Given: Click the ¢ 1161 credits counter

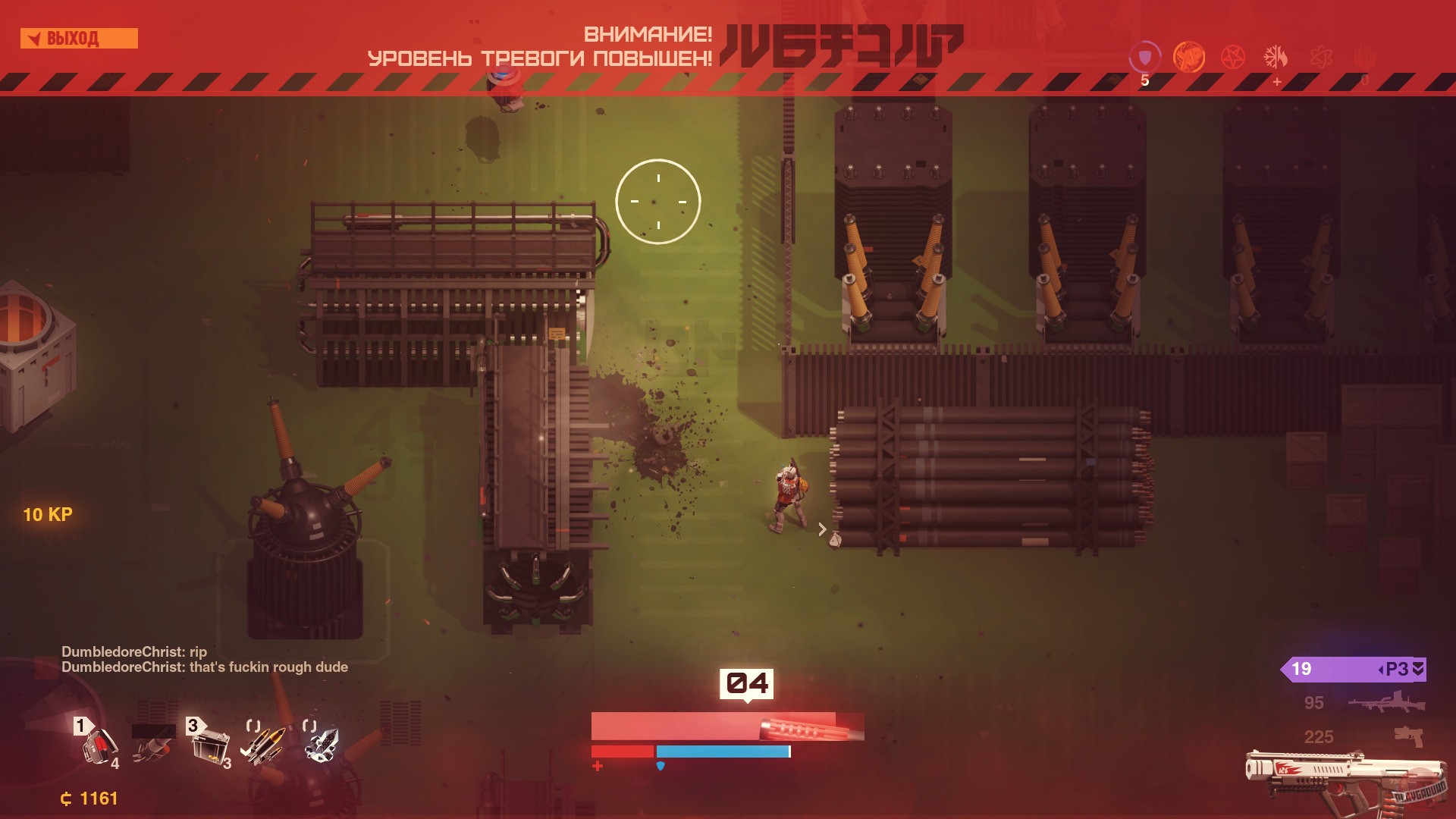Looking at the screenshot, I should 89,798.
